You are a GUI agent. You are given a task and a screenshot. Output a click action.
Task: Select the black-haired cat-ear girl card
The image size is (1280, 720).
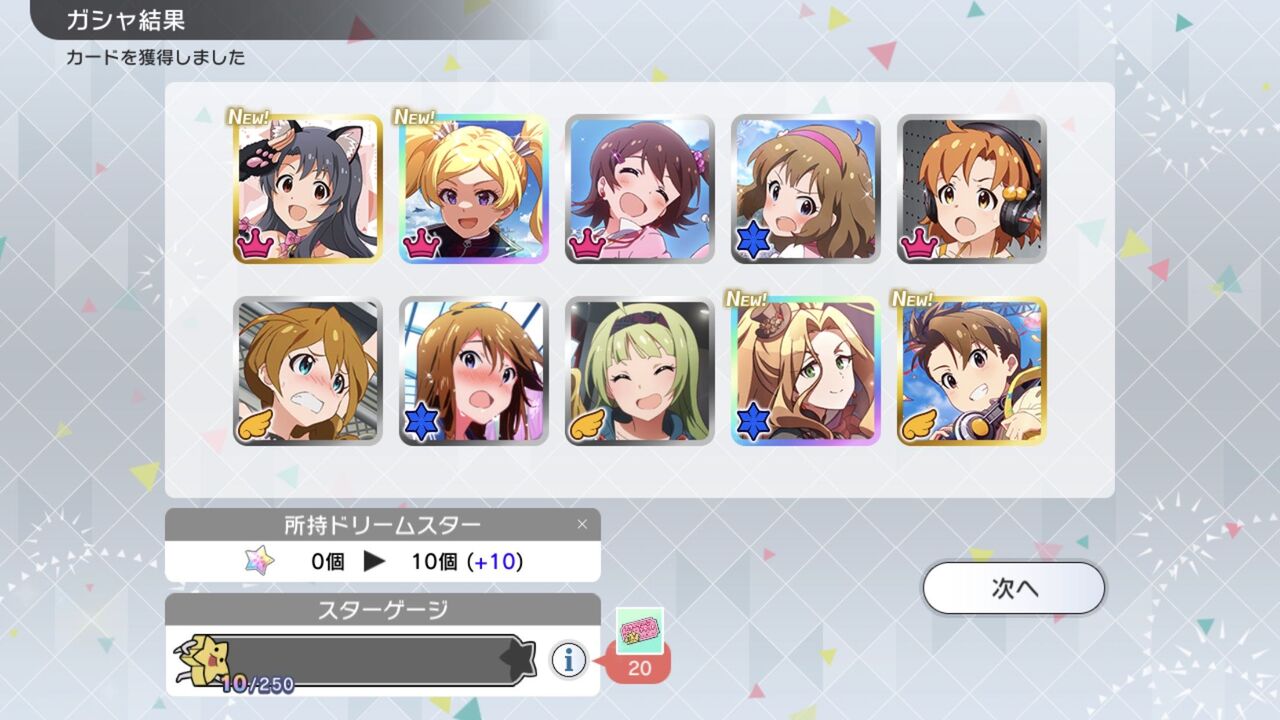pos(308,189)
